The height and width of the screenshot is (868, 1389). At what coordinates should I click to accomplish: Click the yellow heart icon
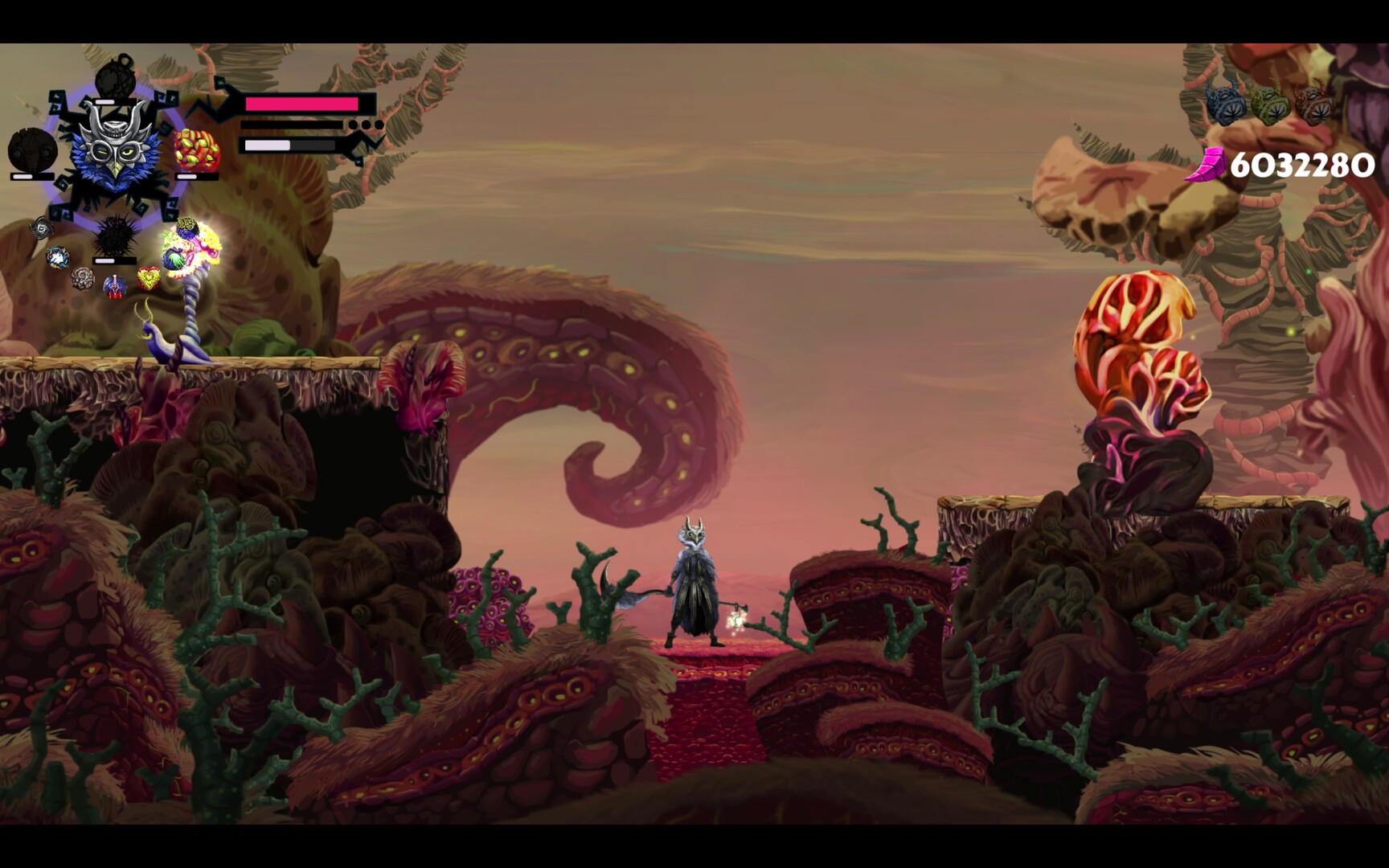(149, 279)
